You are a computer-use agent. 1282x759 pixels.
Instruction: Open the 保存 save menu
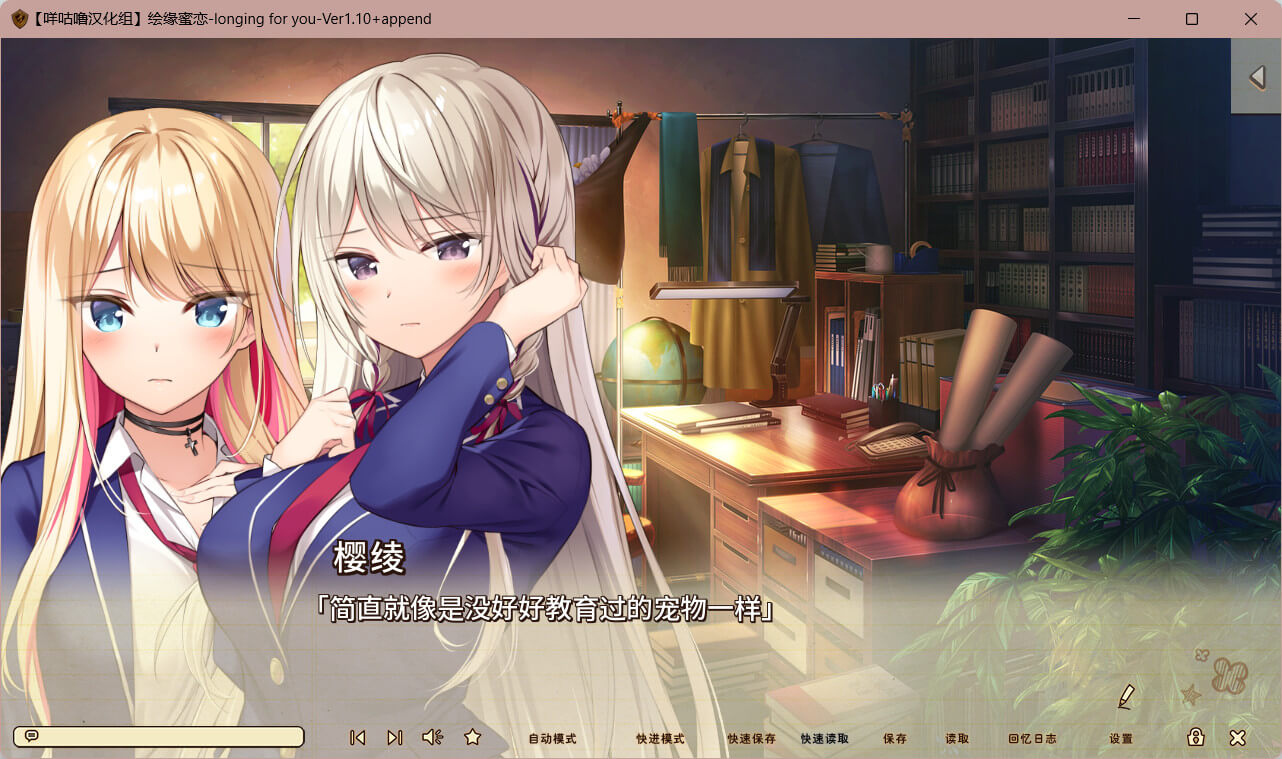[x=895, y=739]
